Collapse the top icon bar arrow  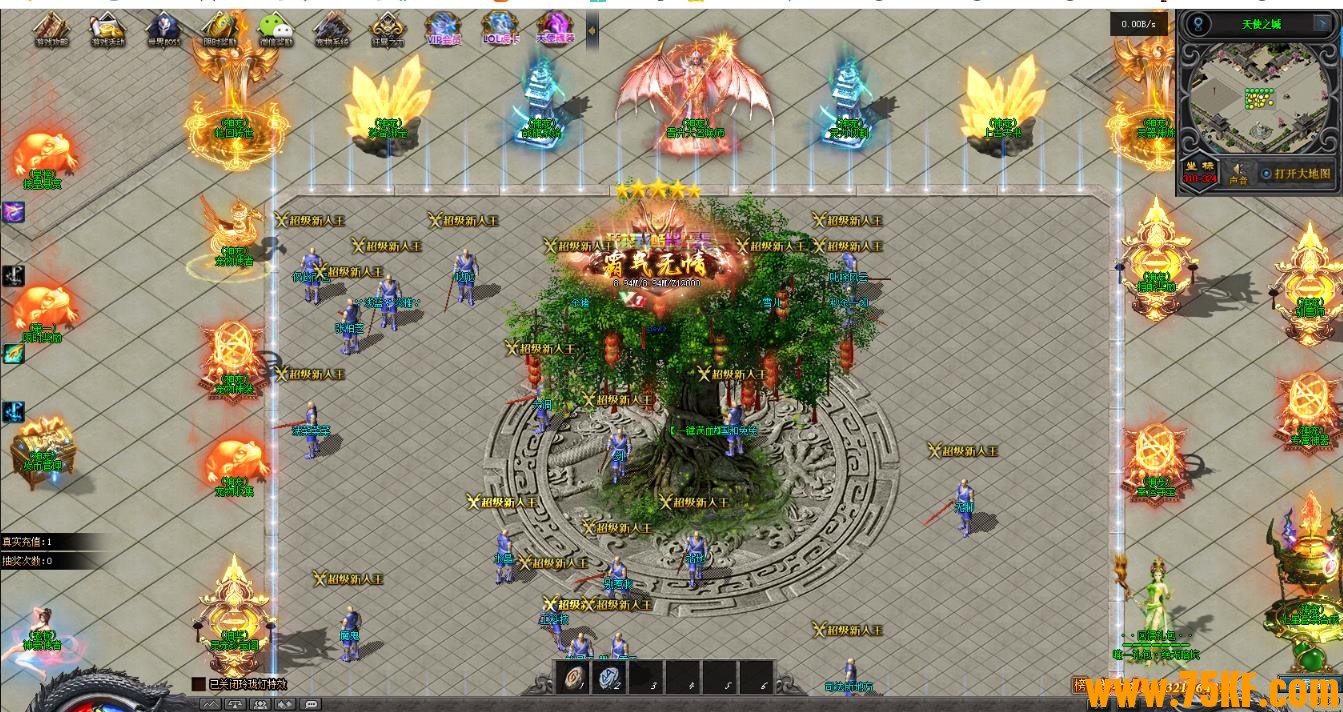click(592, 30)
